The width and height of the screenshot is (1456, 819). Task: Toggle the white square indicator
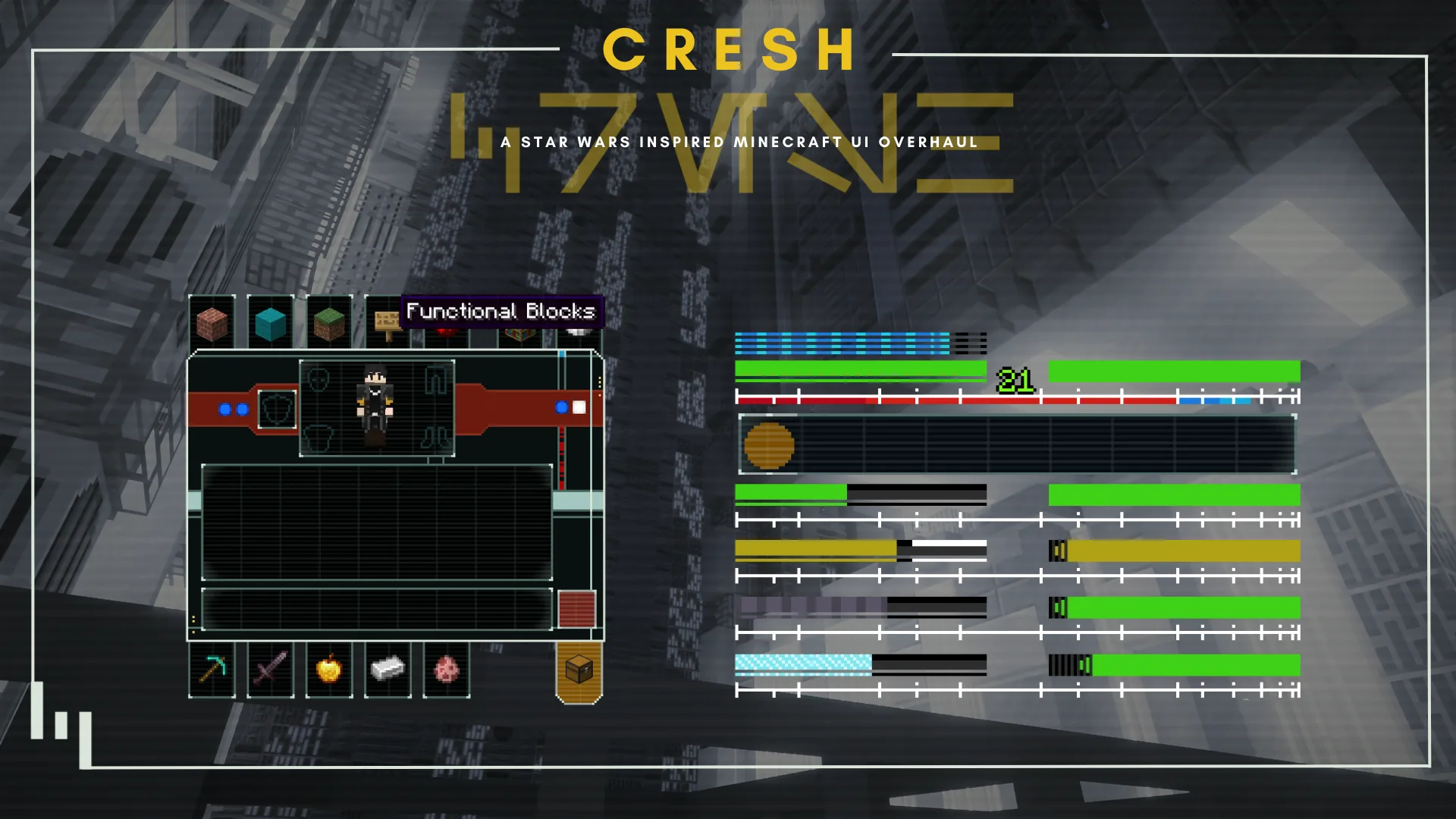coord(581,409)
